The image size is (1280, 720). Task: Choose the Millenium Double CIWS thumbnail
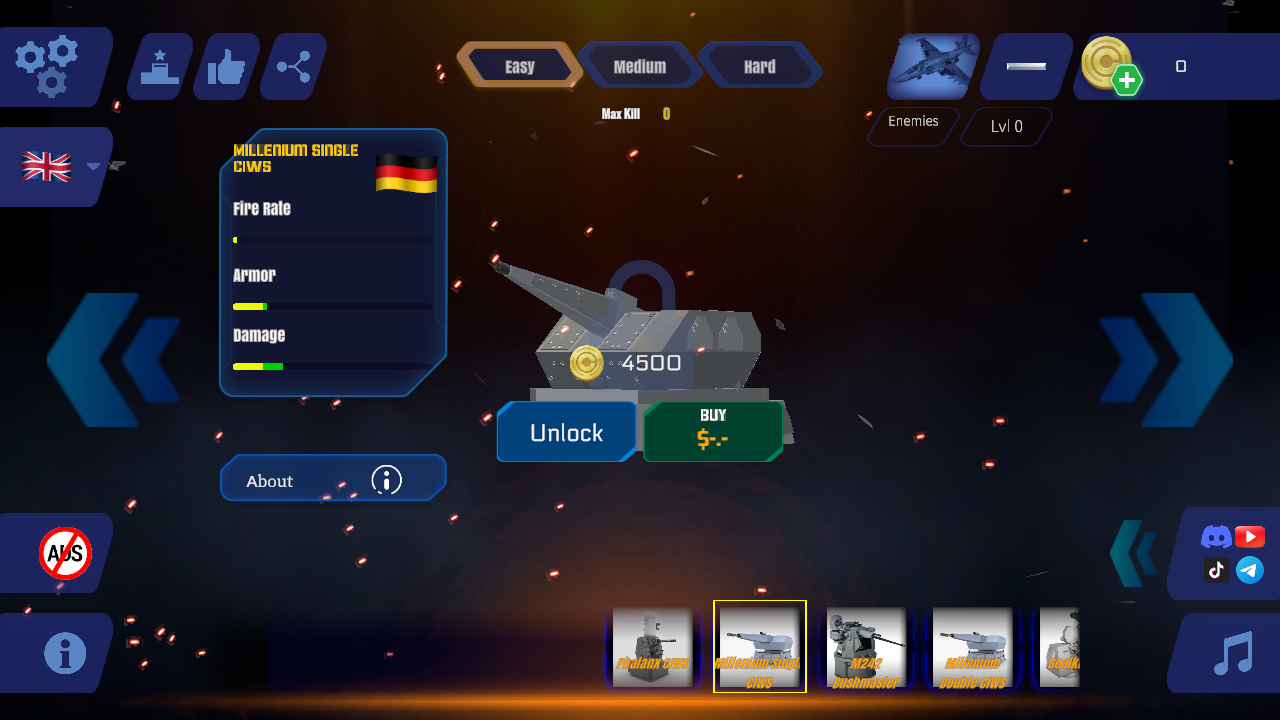point(972,647)
